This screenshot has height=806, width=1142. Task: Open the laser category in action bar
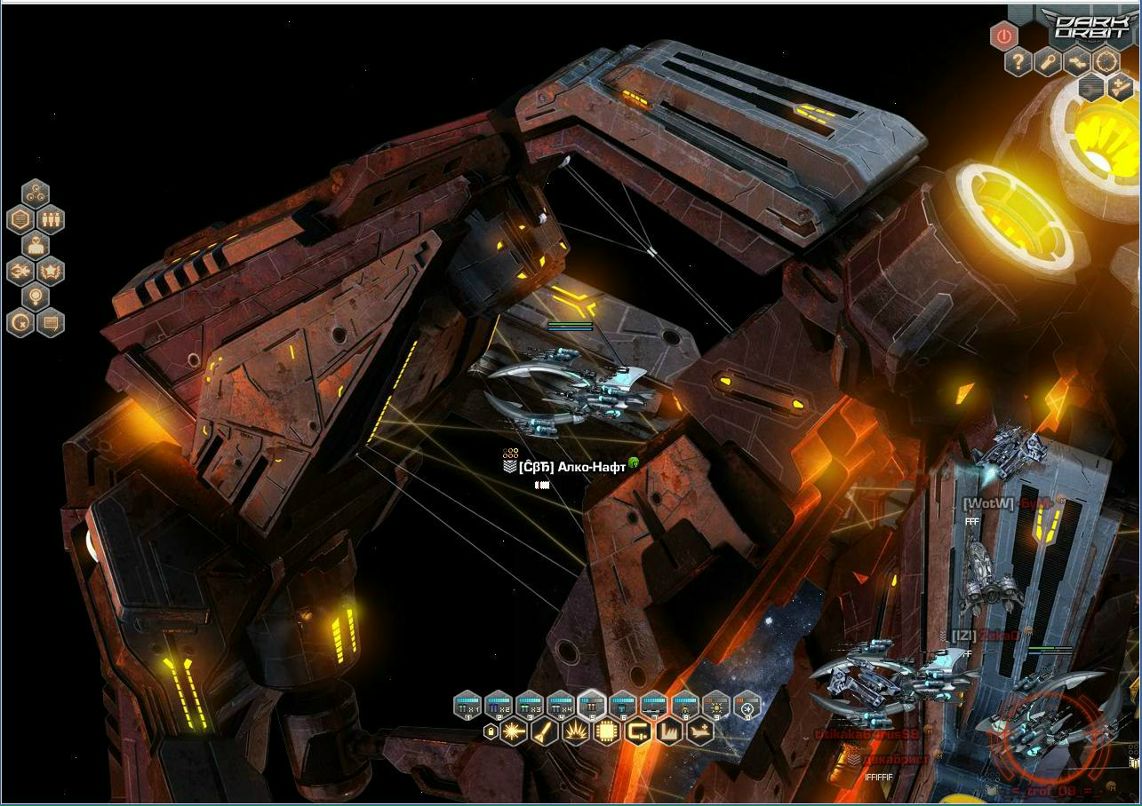coord(514,733)
